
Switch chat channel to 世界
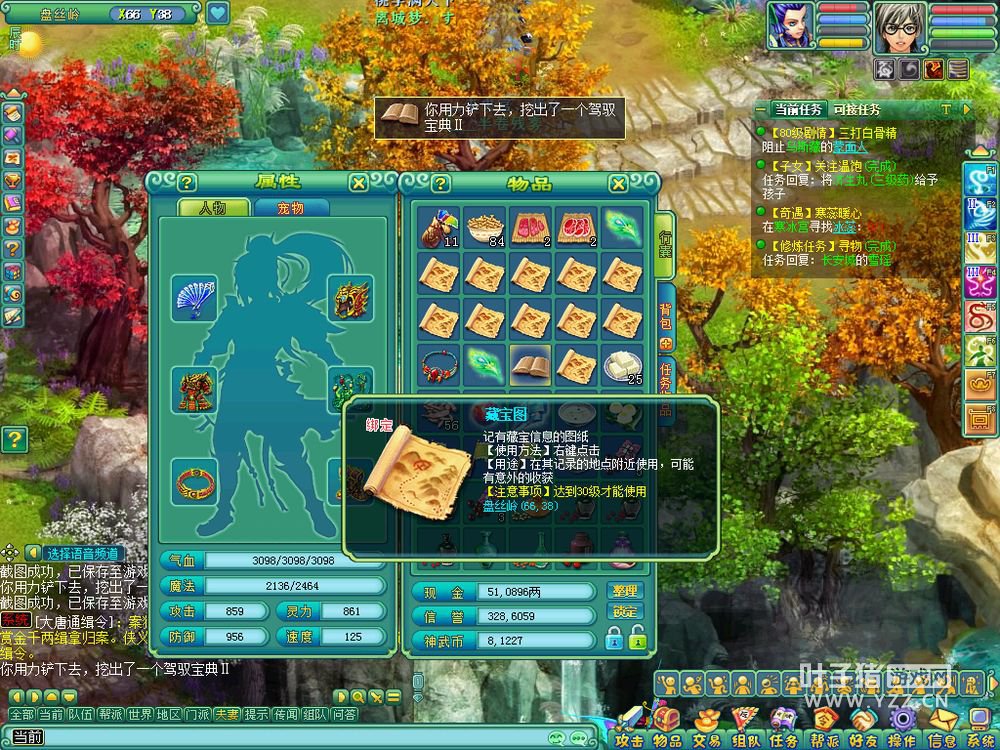[x=140, y=714]
